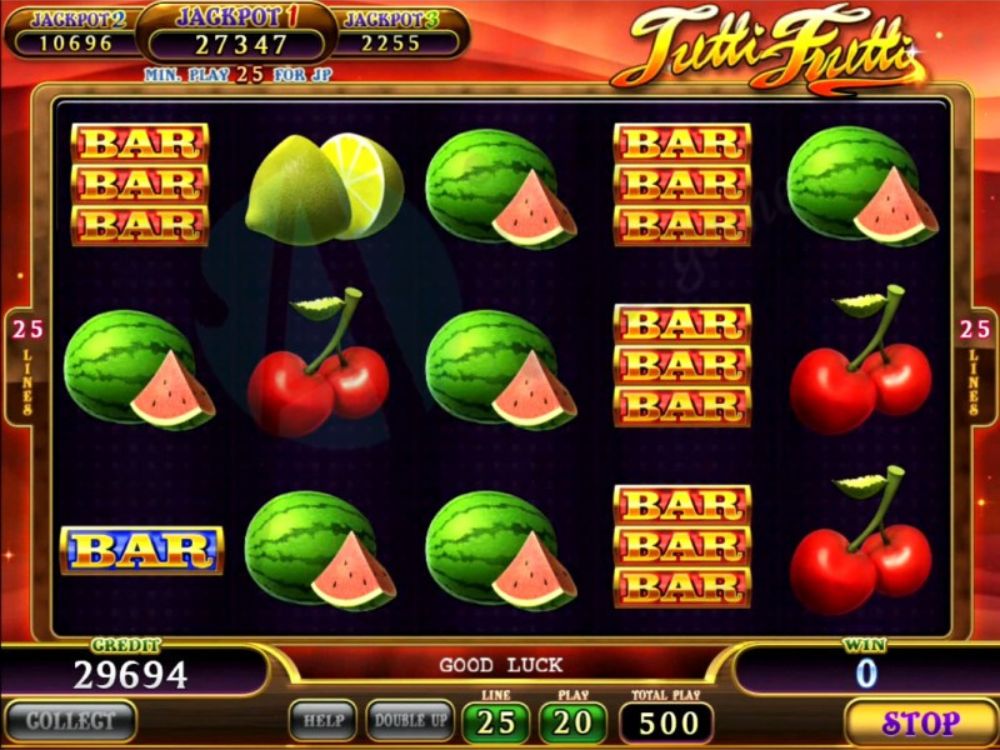Hit the purple STOP button
The height and width of the screenshot is (750, 1000).
920,721
